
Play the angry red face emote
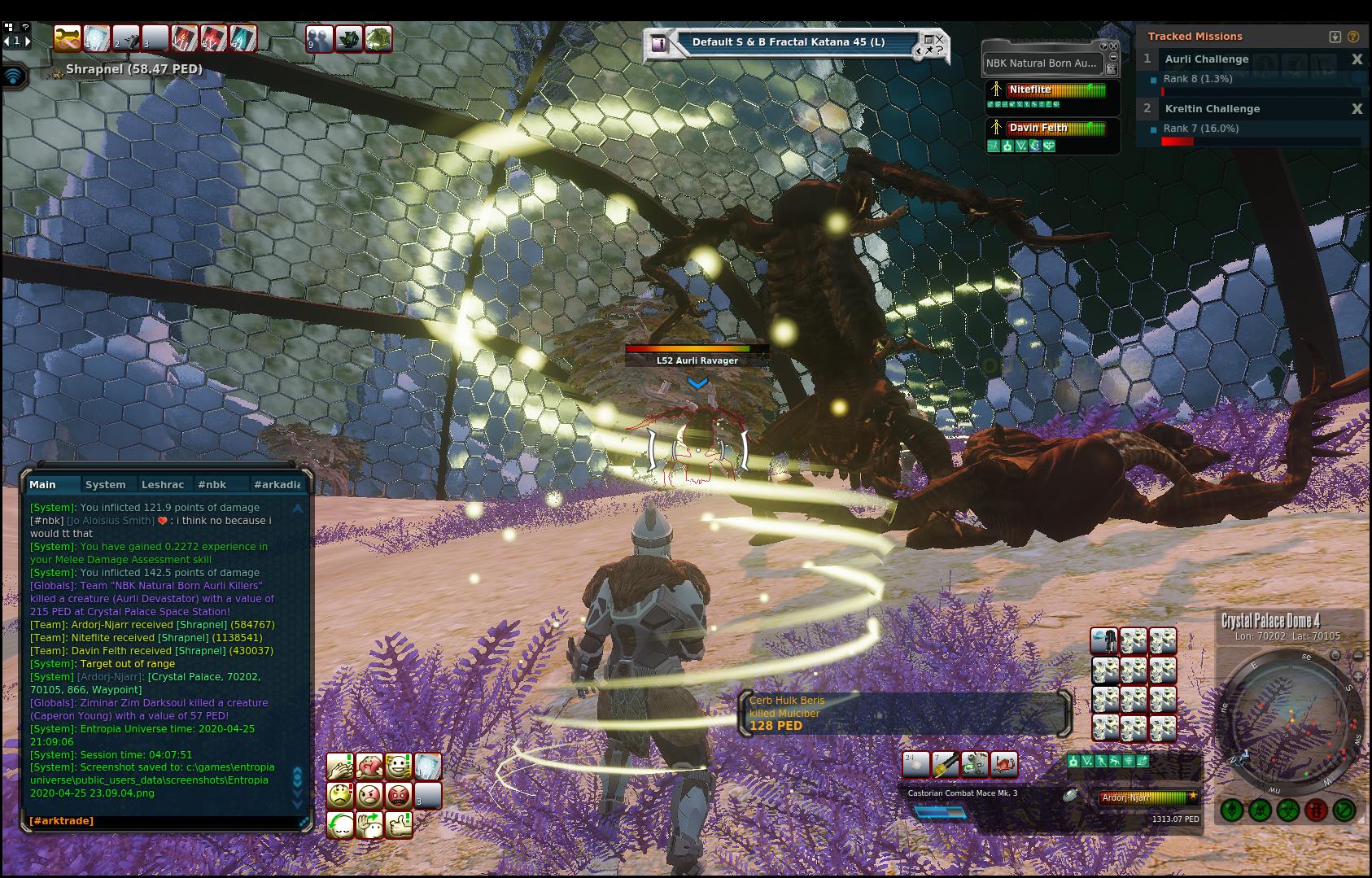(x=399, y=795)
